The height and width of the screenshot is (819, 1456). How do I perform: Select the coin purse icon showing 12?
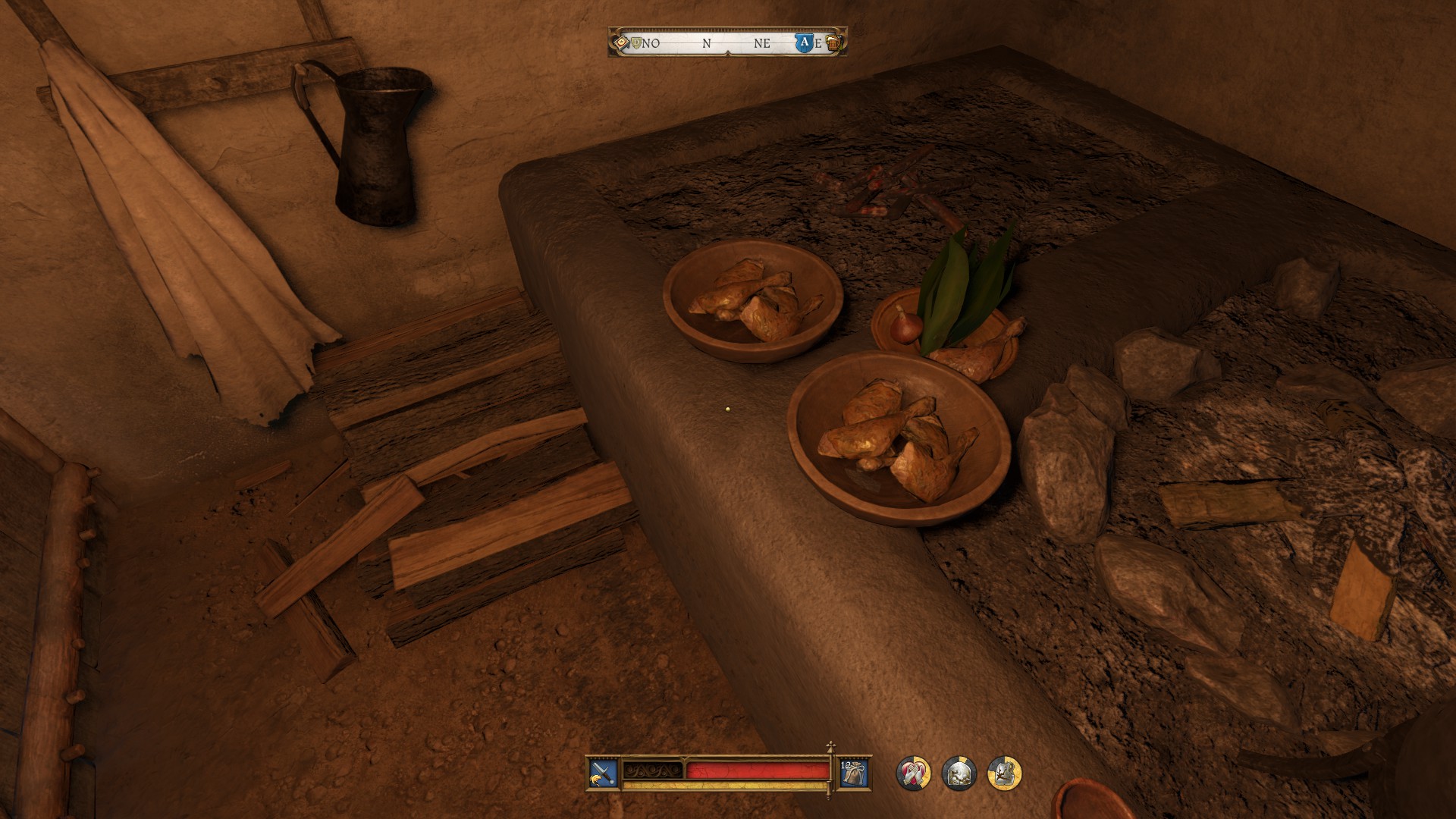pos(854,771)
